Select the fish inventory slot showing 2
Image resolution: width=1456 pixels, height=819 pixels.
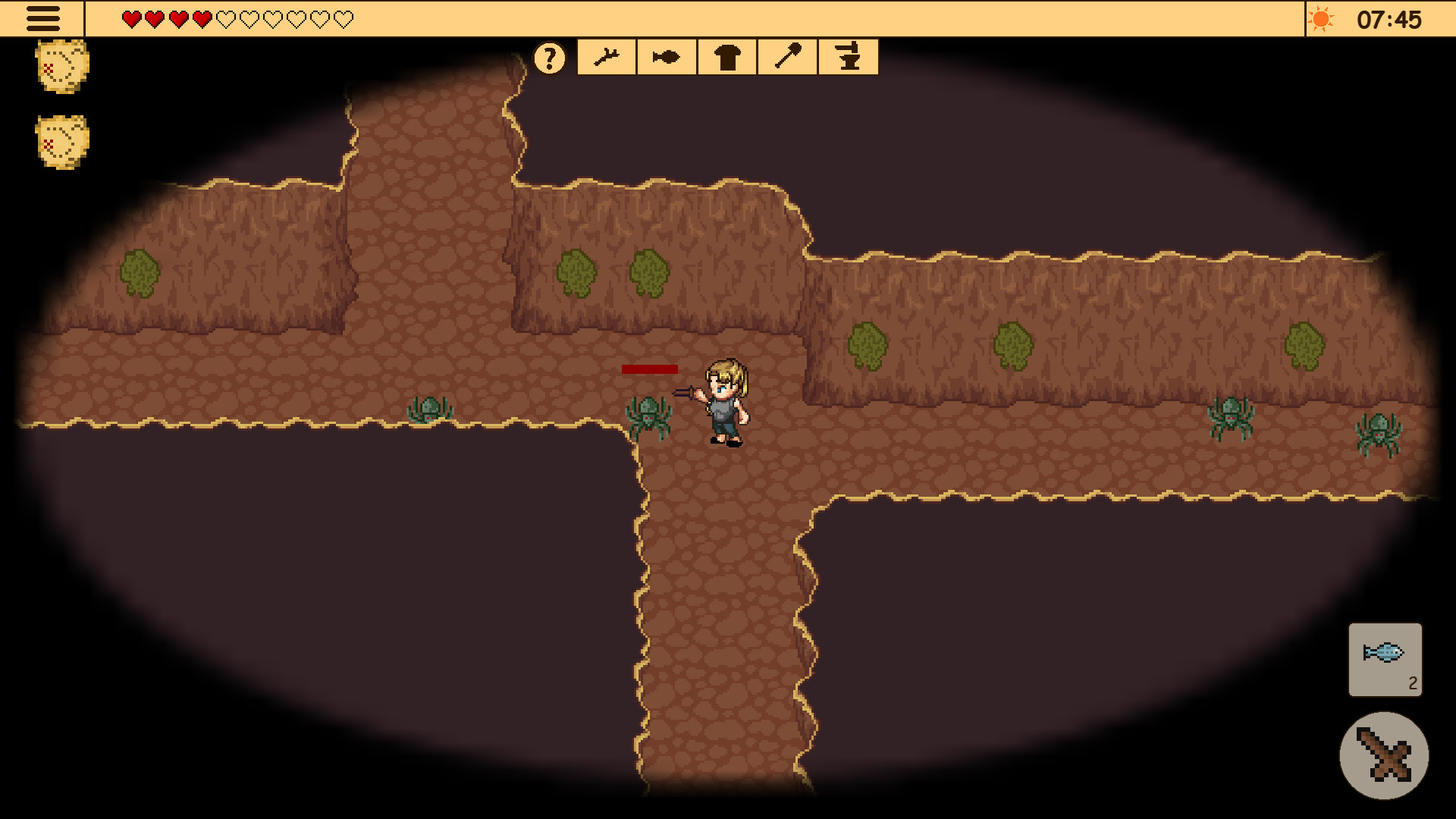coord(1385,660)
